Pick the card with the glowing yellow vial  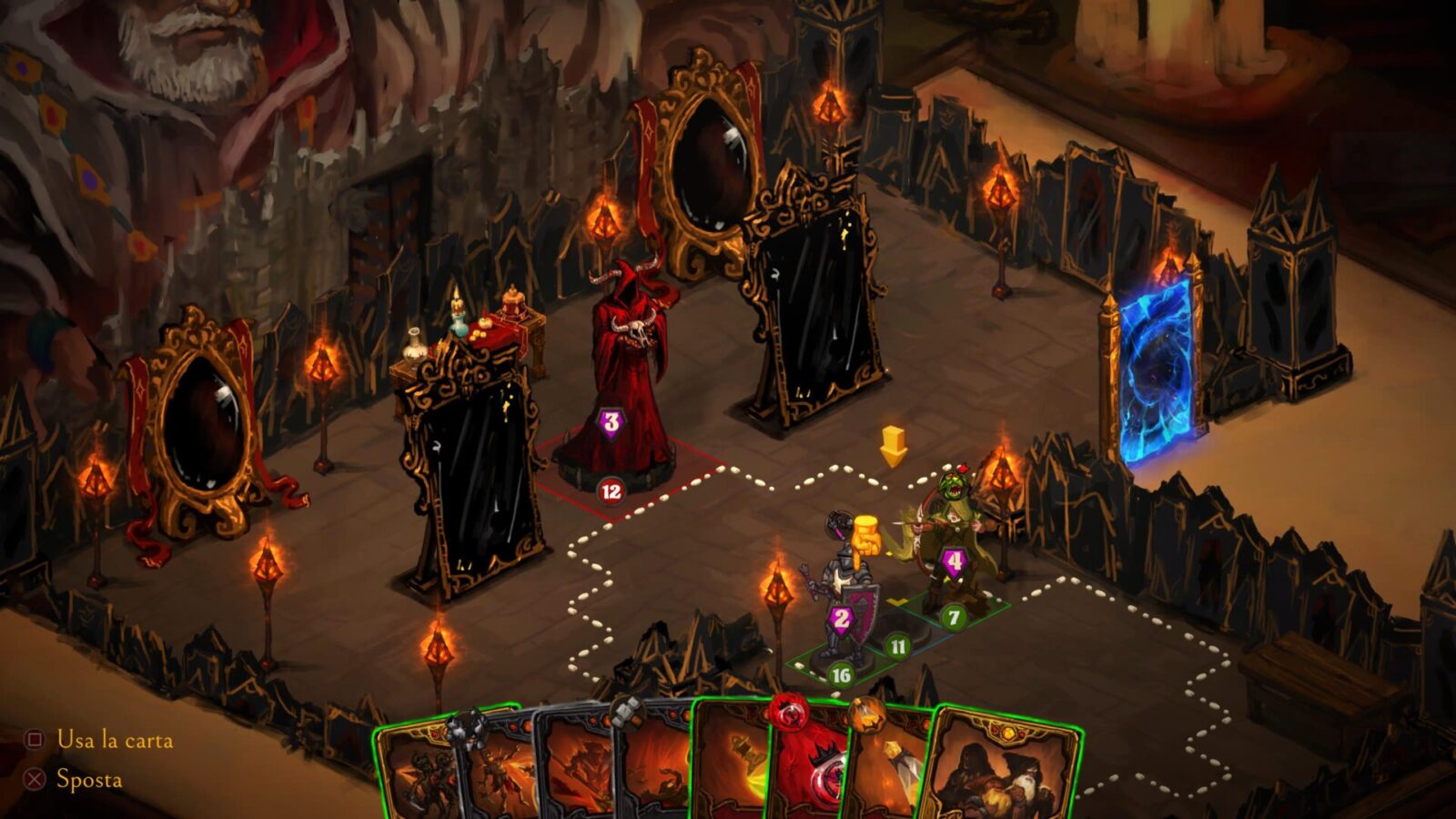click(x=887, y=773)
